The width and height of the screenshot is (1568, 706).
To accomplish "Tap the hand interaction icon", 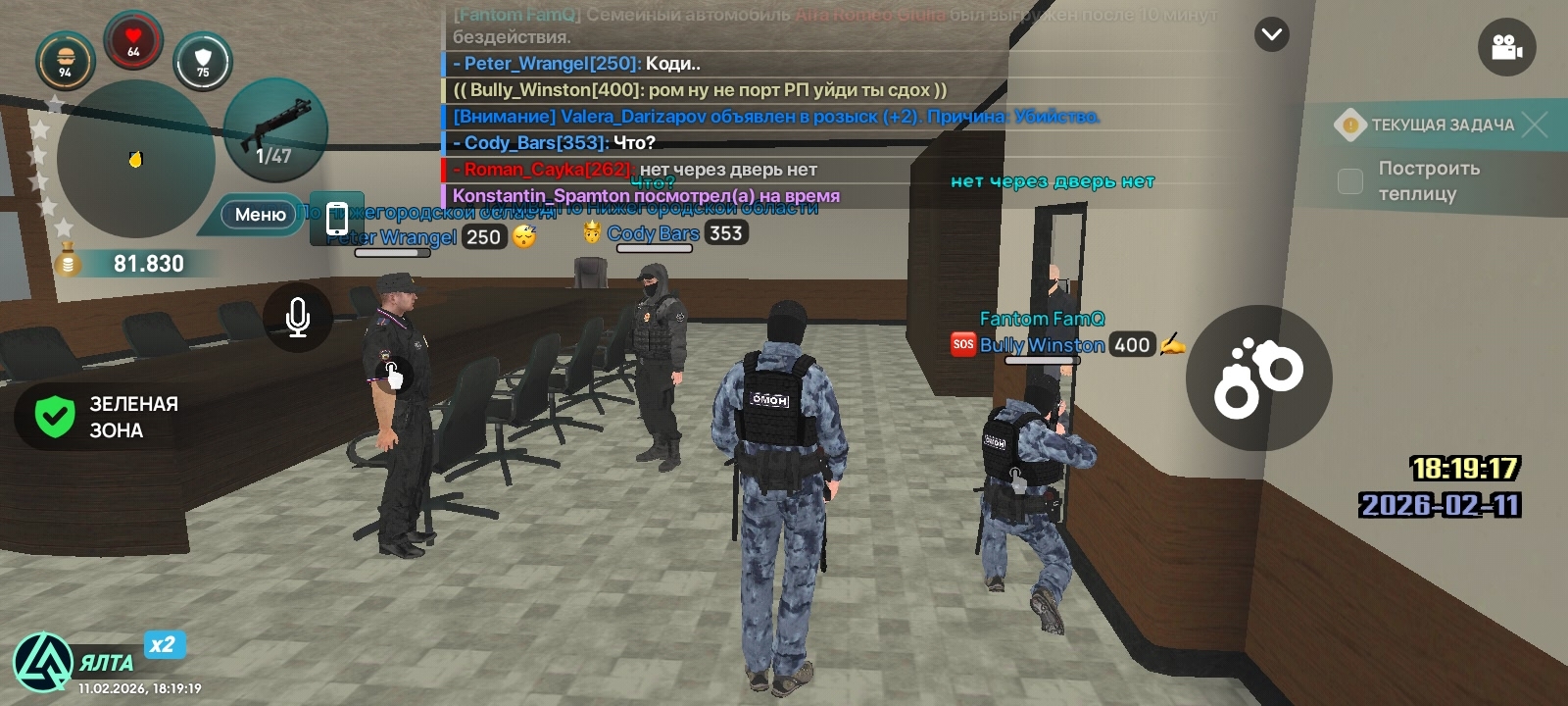I will (394, 376).
